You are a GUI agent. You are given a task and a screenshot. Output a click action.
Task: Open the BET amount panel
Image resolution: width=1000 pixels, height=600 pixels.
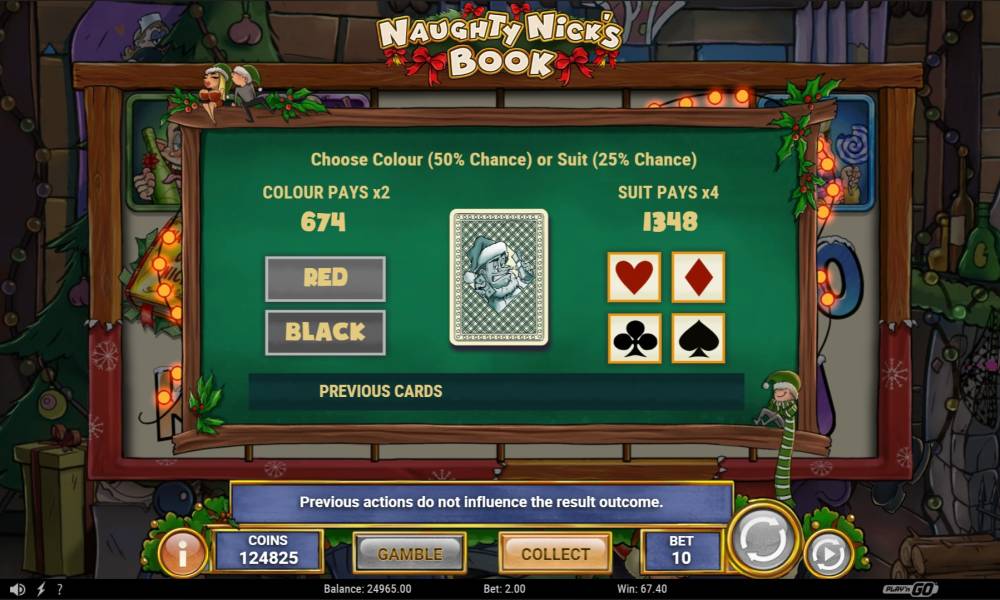pyautogui.click(x=681, y=551)
